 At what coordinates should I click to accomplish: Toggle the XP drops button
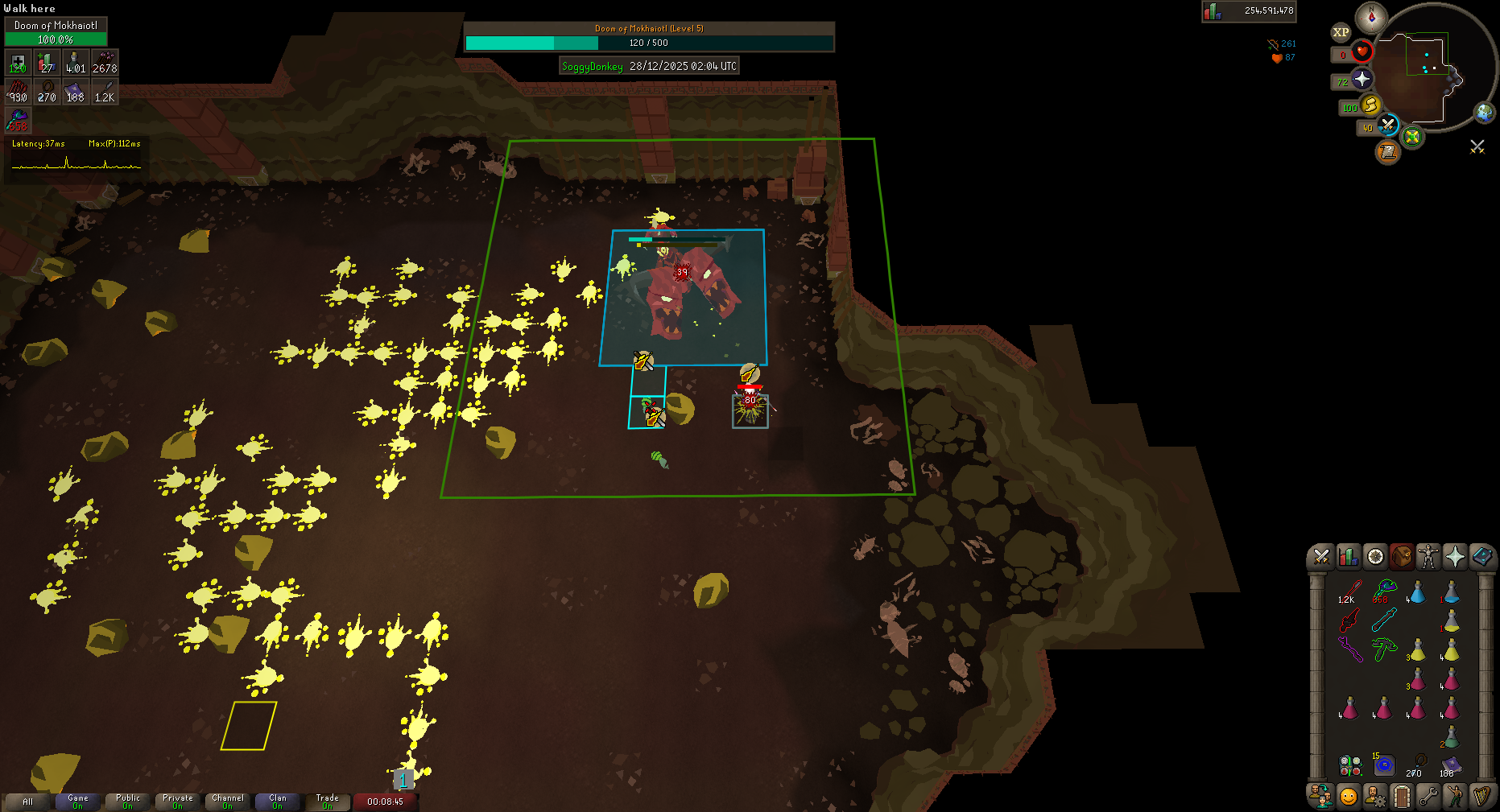tap(1341, 32)
